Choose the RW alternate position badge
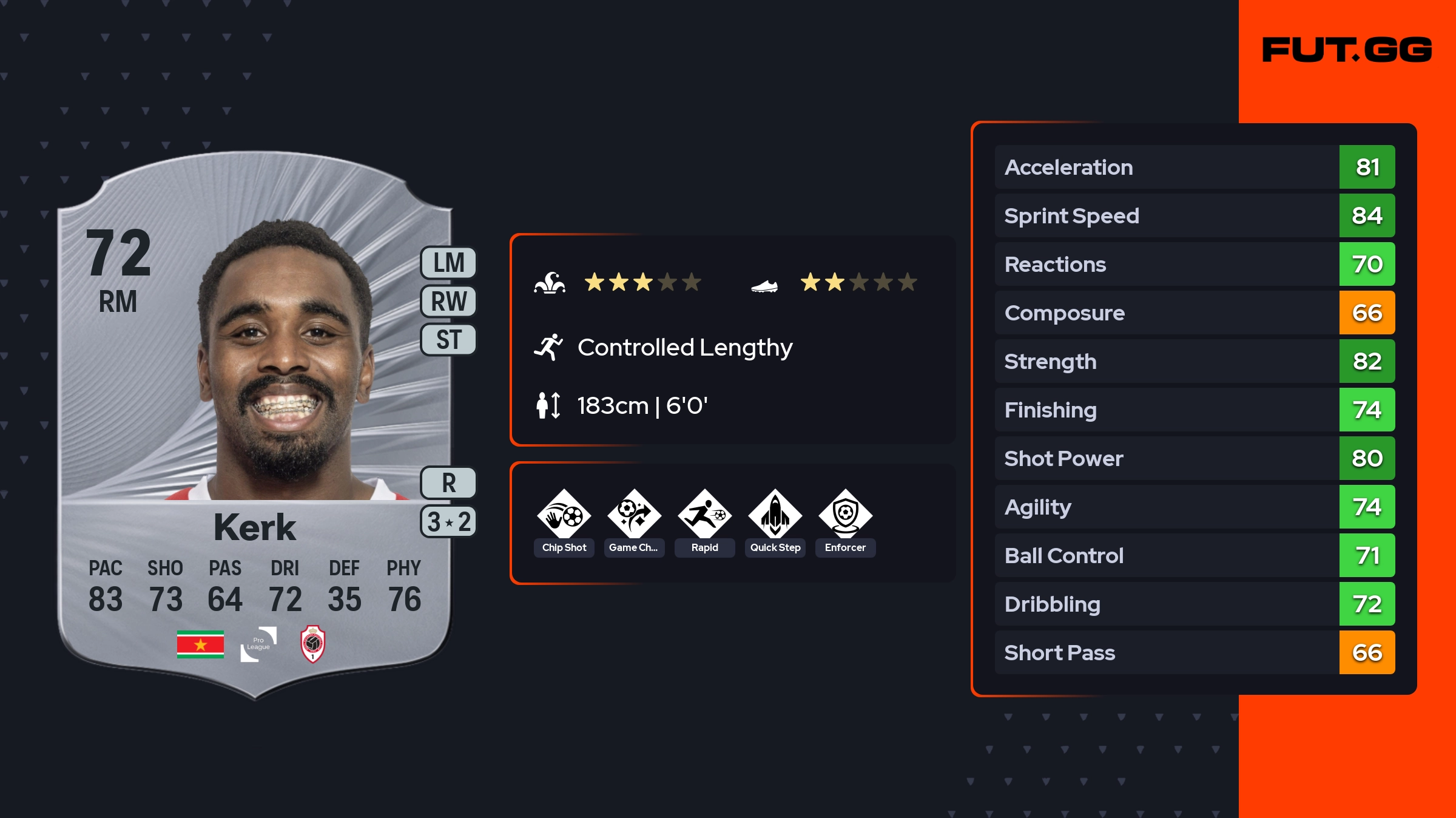 pos(448,302)
